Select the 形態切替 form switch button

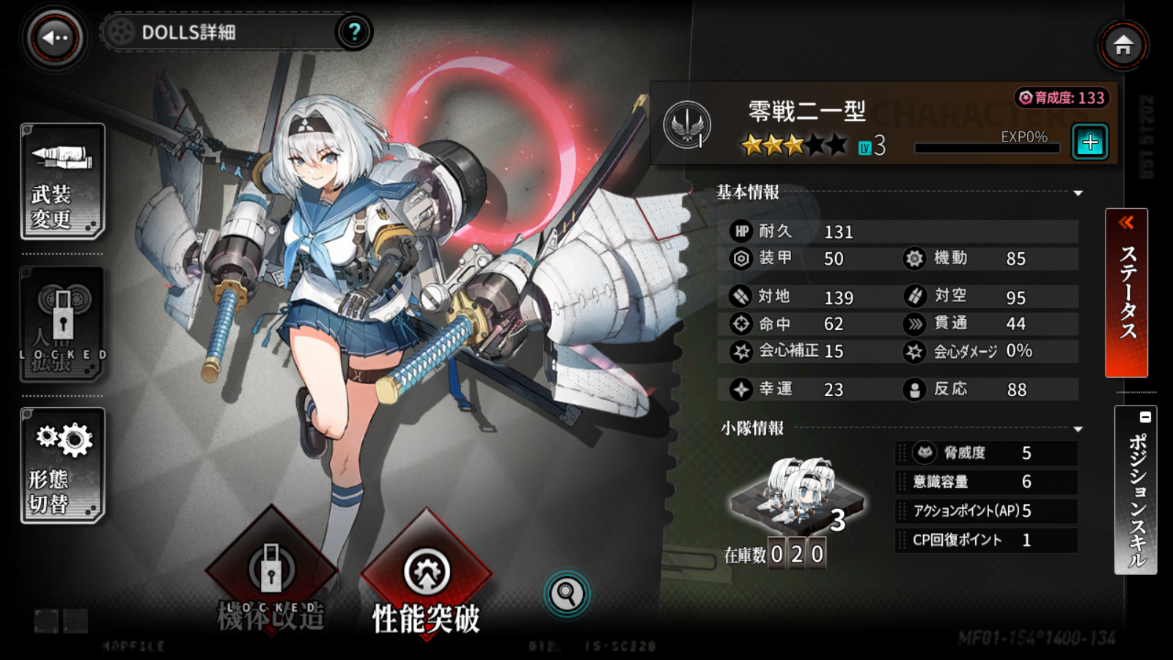[62, 466]
